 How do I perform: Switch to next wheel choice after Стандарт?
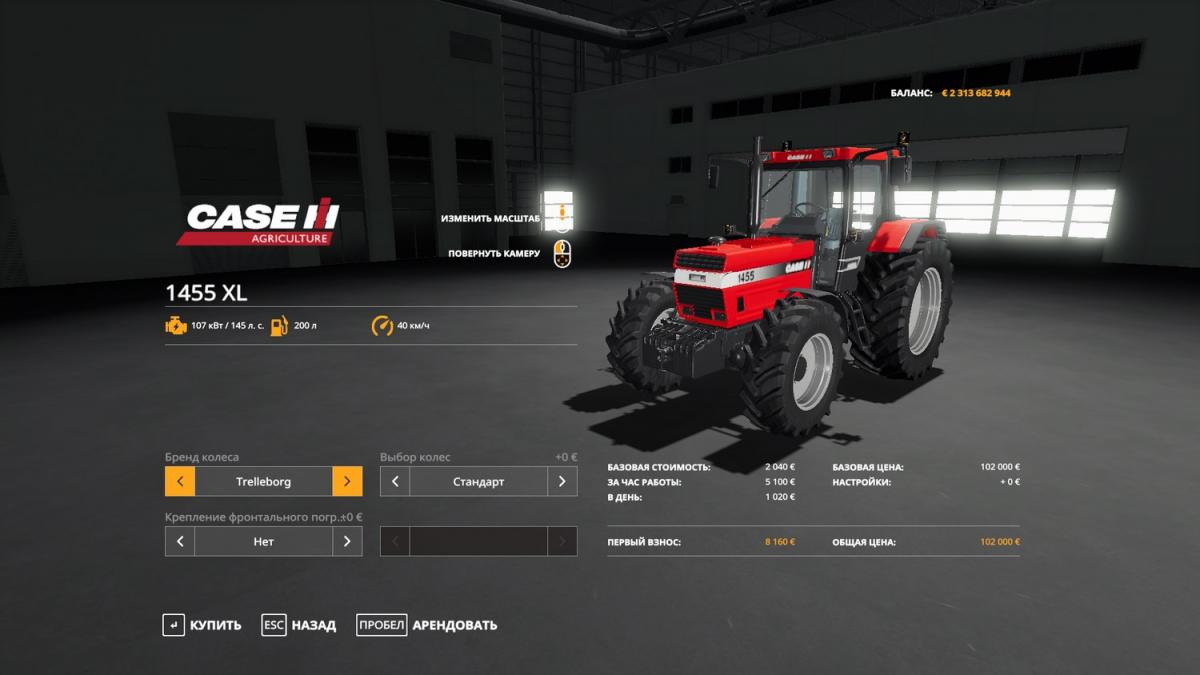[562, 481]
